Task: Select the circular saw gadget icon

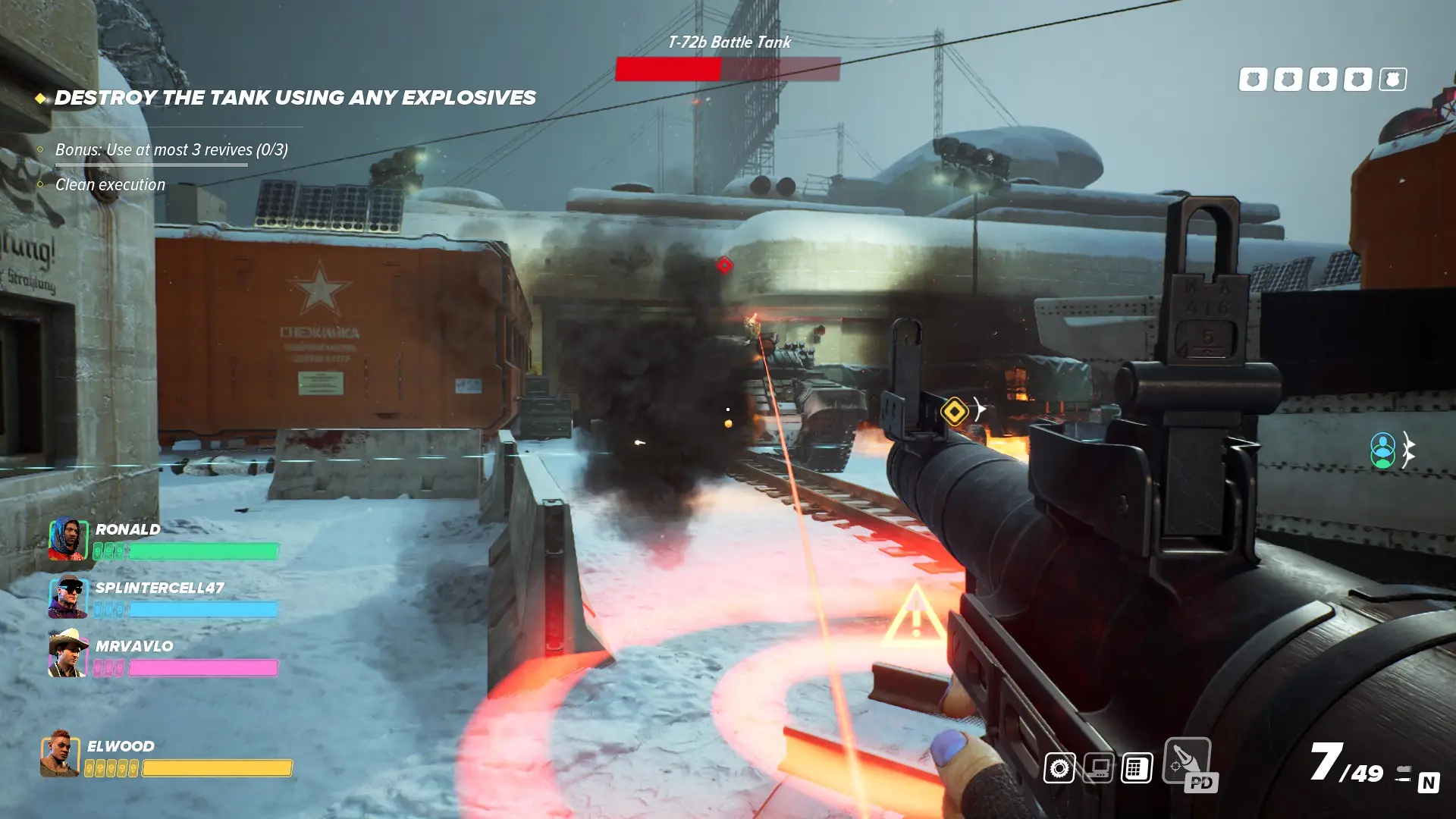Action: (x=1060, y=767)
